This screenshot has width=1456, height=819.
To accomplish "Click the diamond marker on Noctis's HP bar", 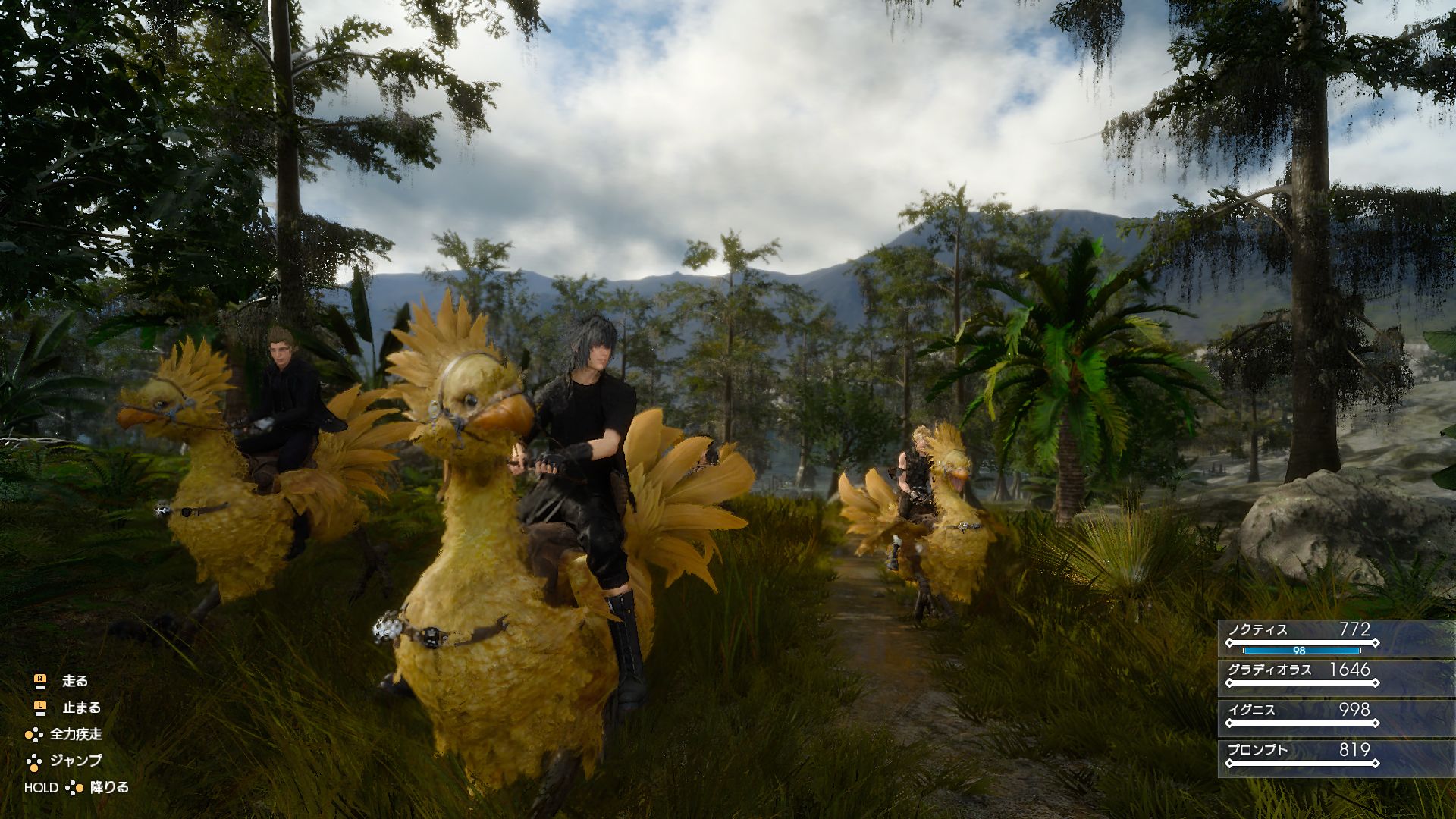I will (x=1228, y=642).
